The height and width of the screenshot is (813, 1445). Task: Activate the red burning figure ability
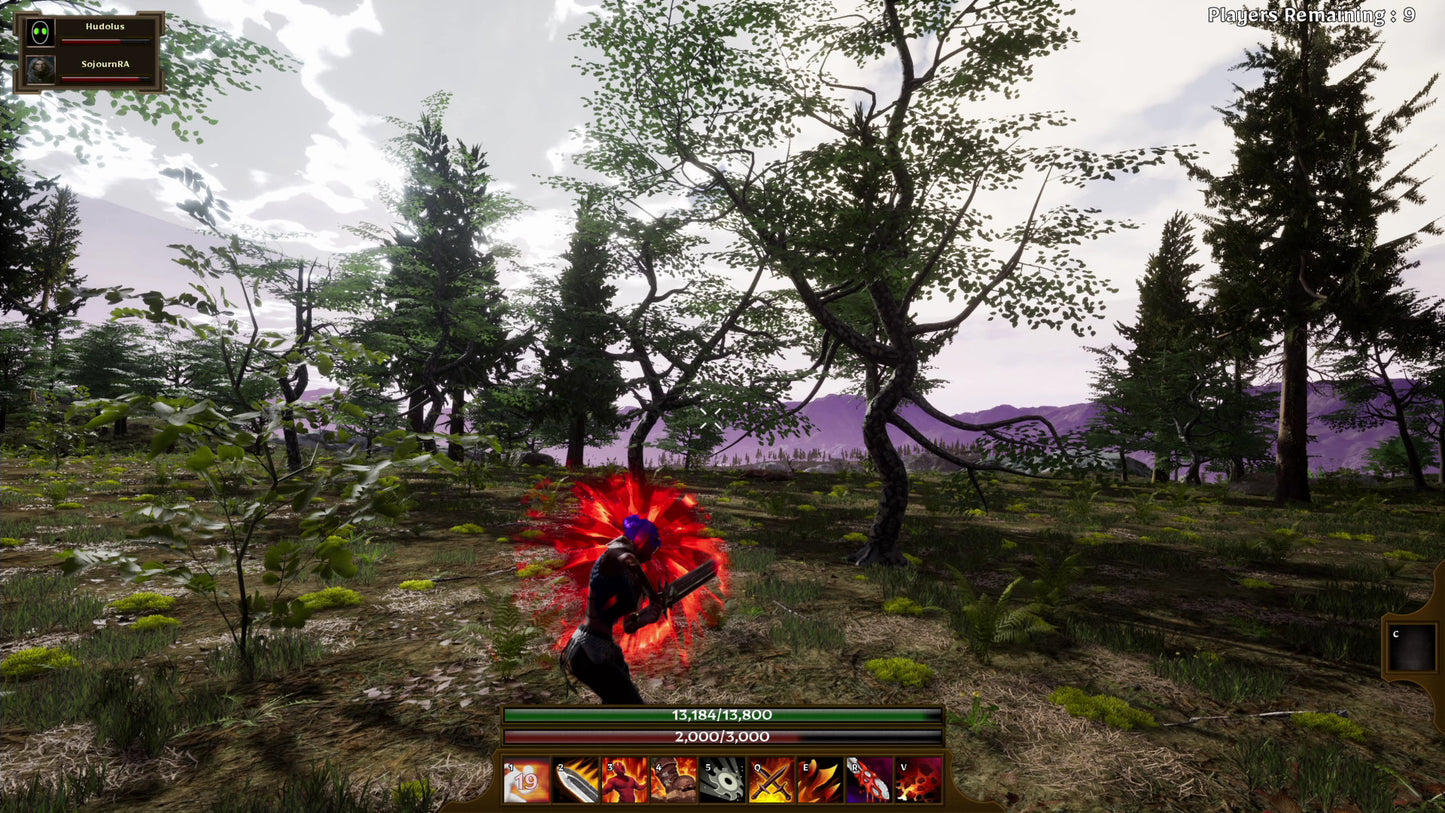(625, 780)
